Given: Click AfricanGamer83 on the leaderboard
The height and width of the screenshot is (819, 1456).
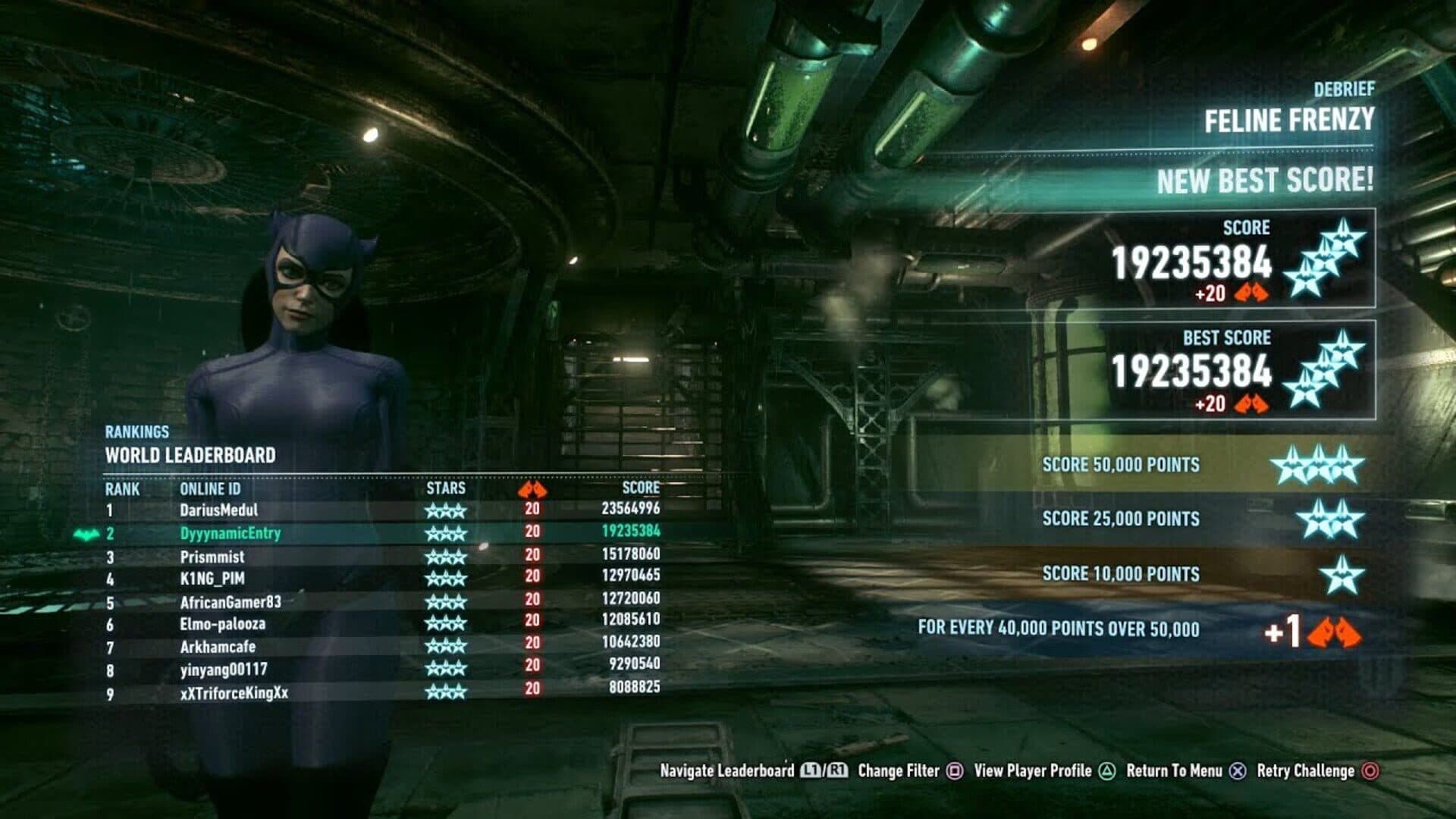Looking at the screenshot, I should [x=231, y=602].
